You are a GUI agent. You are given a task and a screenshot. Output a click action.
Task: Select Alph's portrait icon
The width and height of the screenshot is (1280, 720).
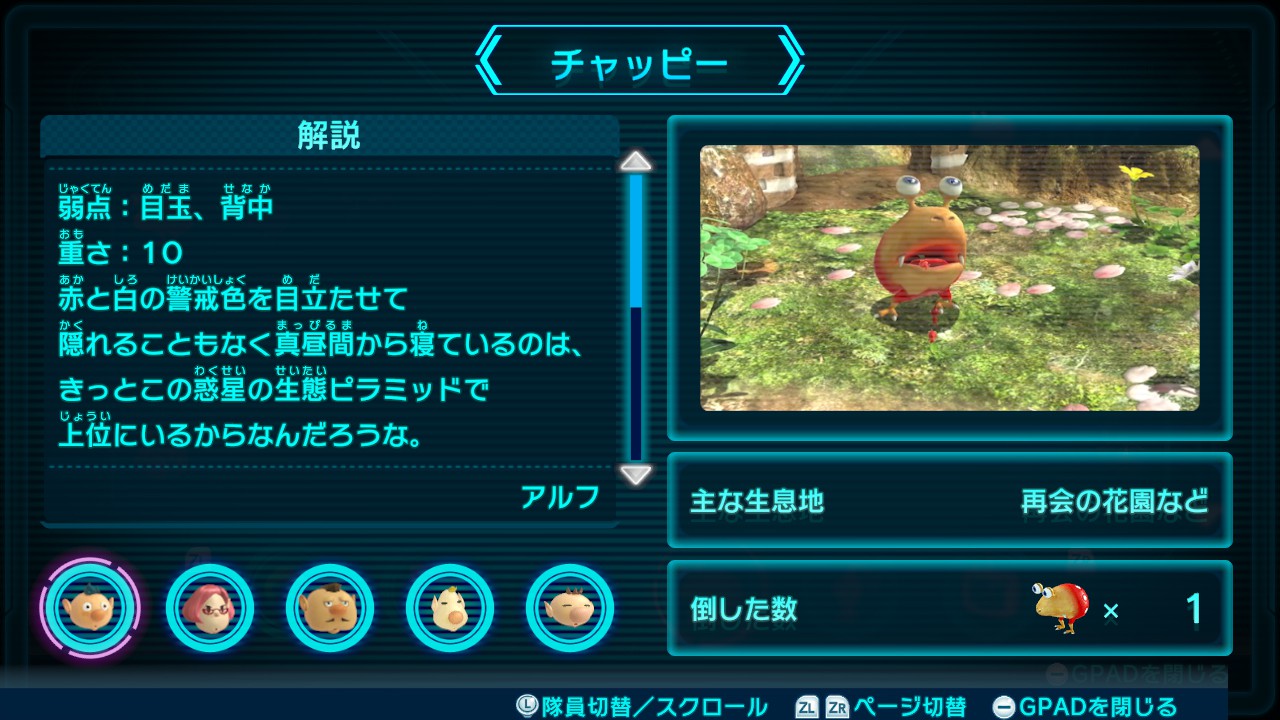[90, 608]
